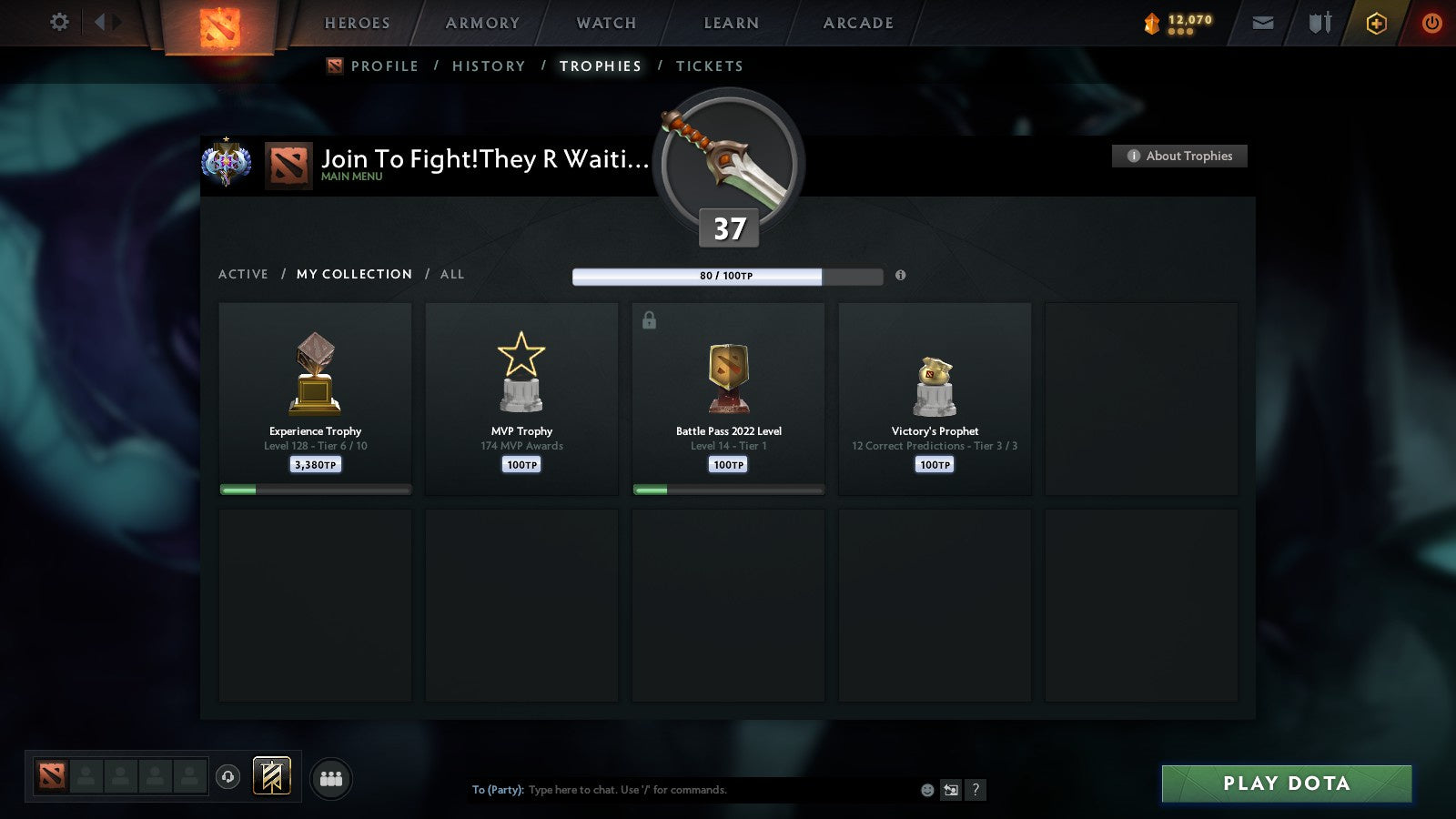Viewport: 1456px width, 819px height.
Task: Click the power disconnect icon
Action: [x=1431, y=23]
